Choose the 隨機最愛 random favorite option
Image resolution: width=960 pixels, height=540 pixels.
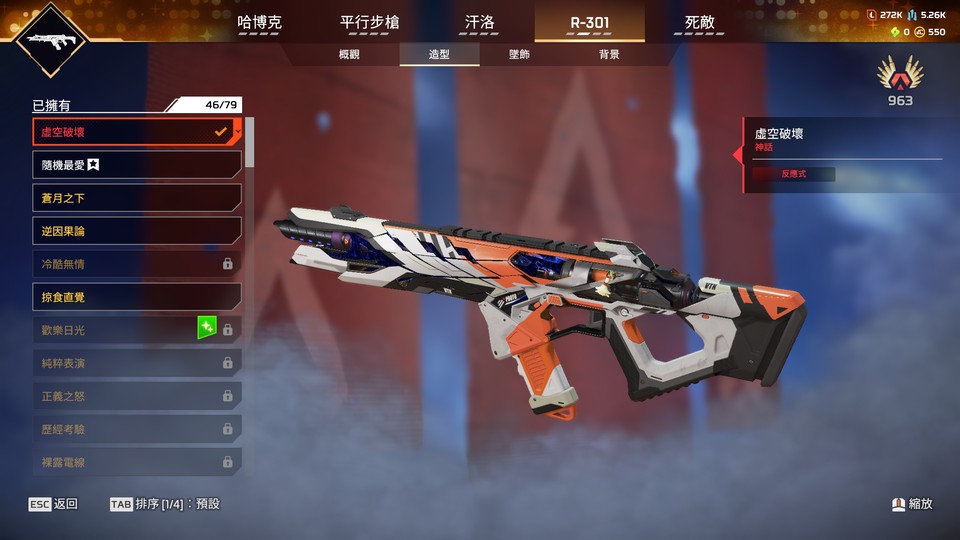136,165
